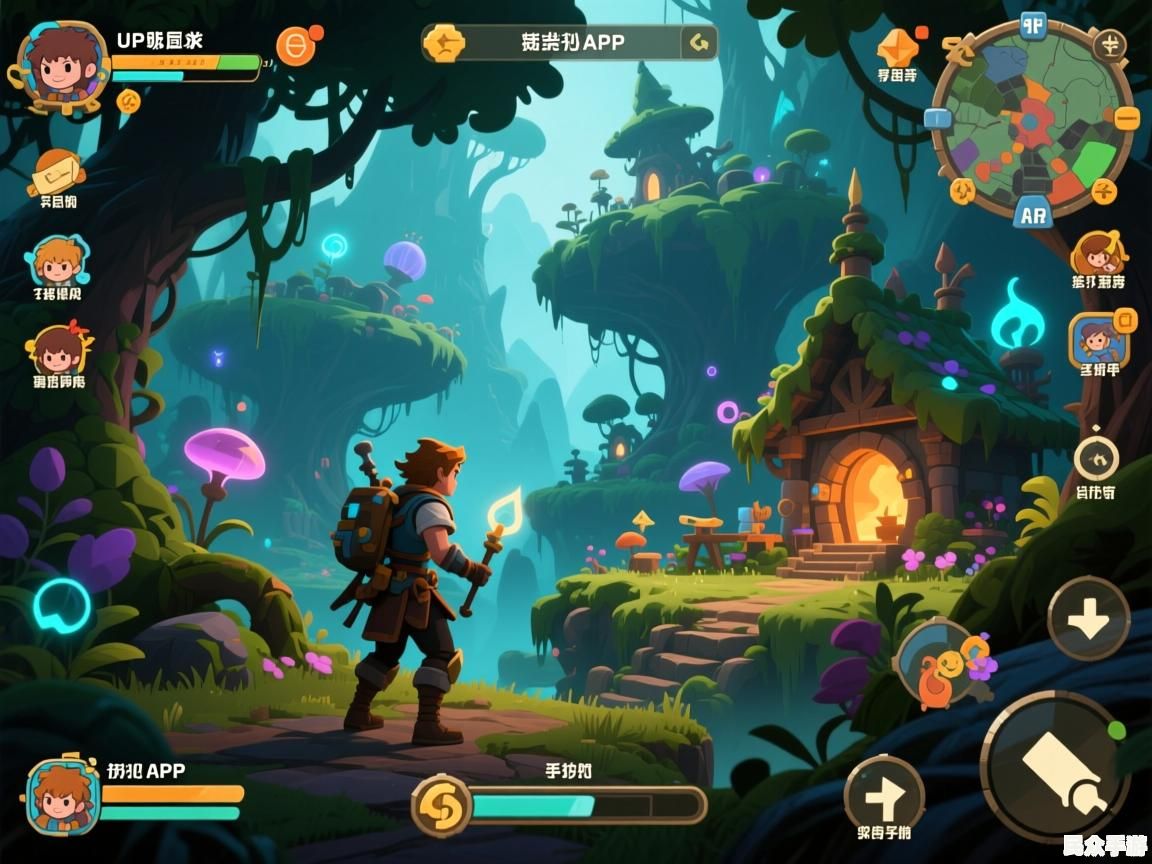Open the orange-haired character icon under the minimap
Screen dimensions: 1152x864
tap(1098, 255)
